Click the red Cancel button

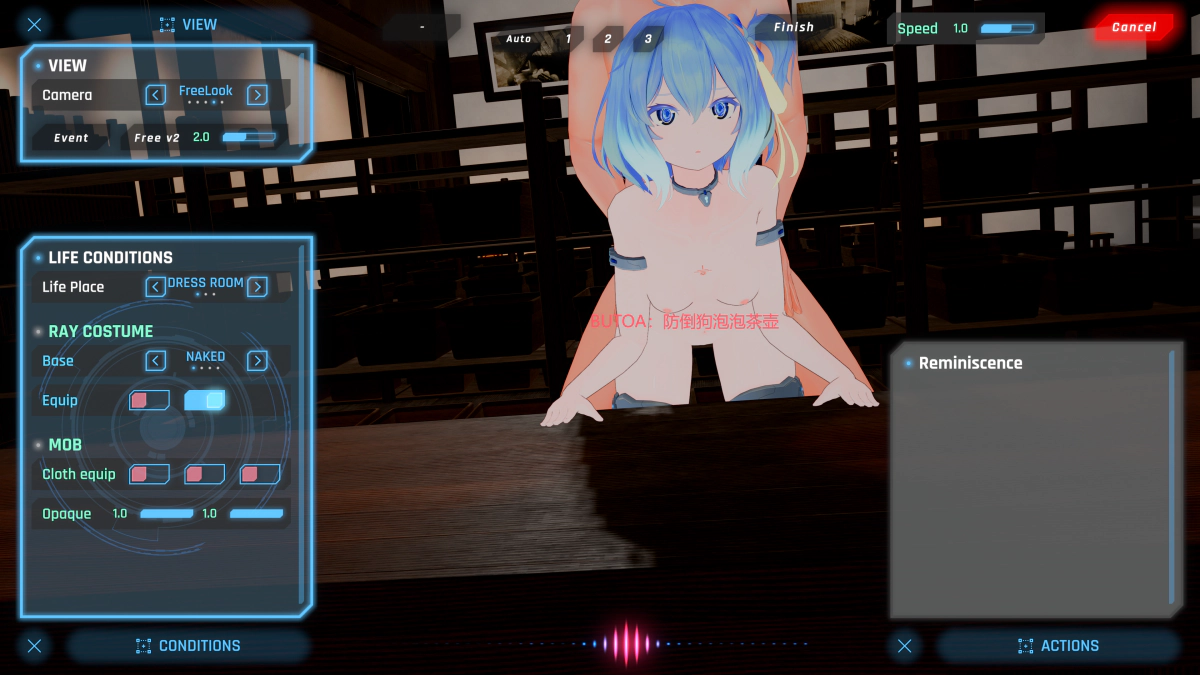click(x=1132, y=27)
